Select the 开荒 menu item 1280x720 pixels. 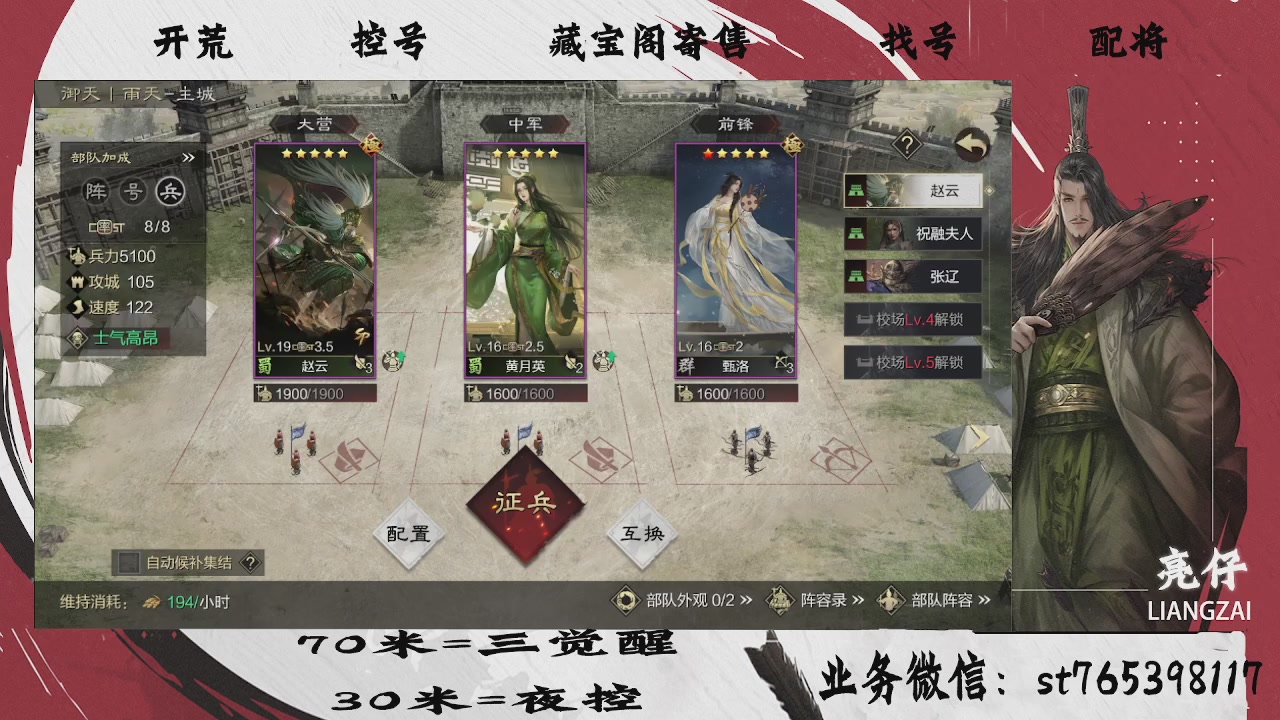pos(192,43)
